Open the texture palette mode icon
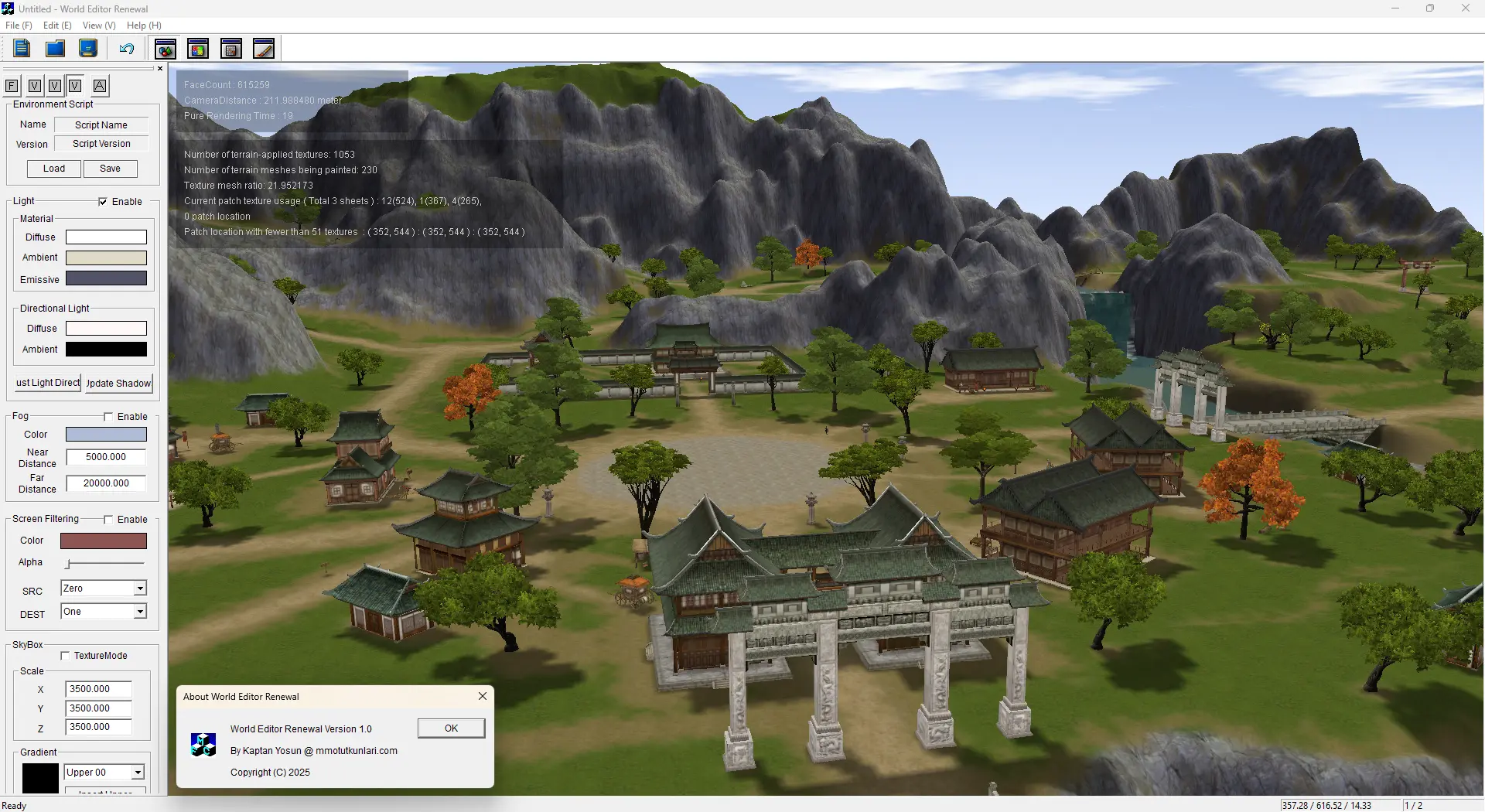The image size is (1485, 812). click(198, 48)
